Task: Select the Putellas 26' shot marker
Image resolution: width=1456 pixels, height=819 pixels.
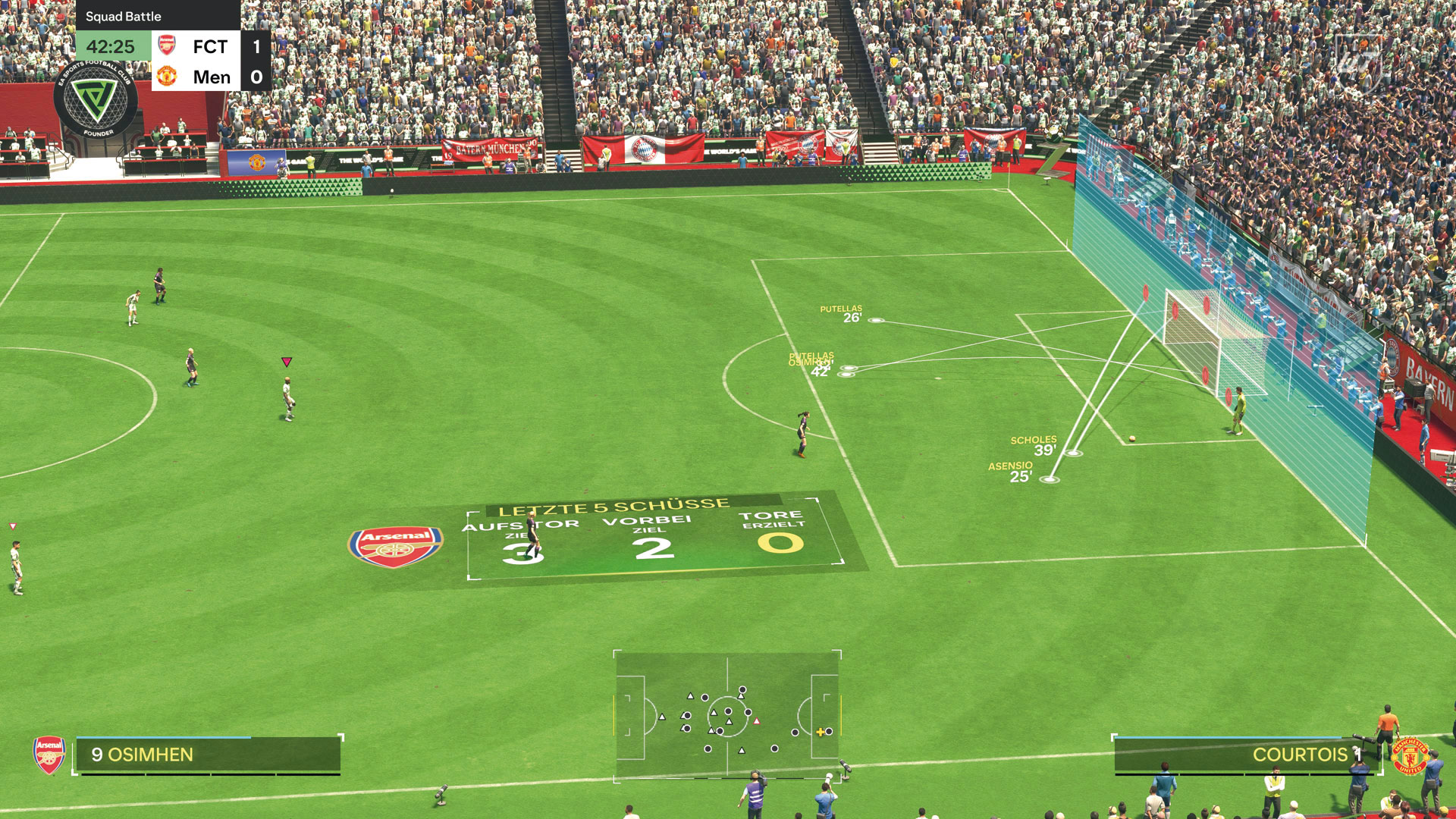Action: click(x=876, y=321)
